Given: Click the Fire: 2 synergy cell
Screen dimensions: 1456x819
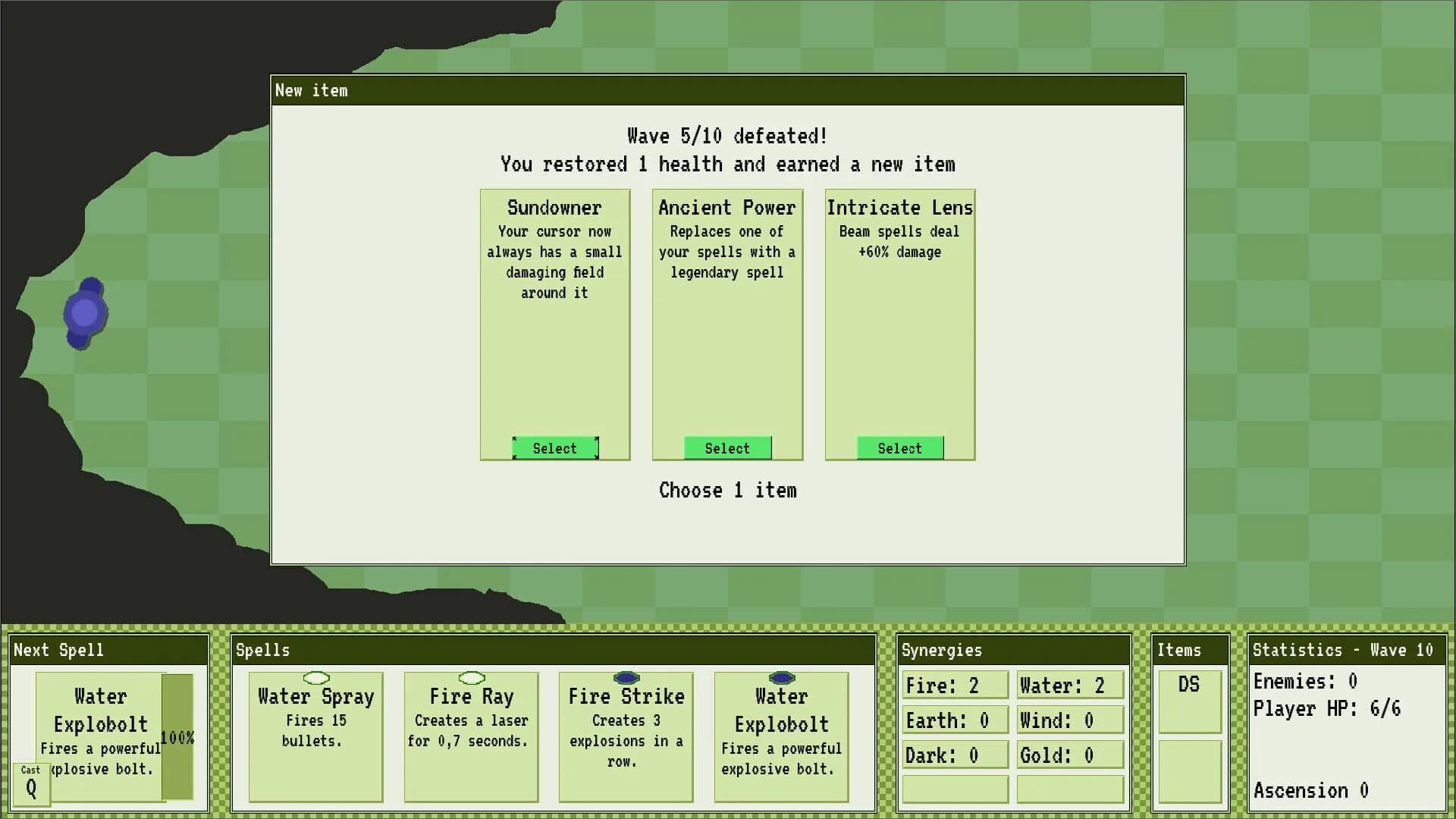Looking at the screenshot, I should (x=954, y=685).
